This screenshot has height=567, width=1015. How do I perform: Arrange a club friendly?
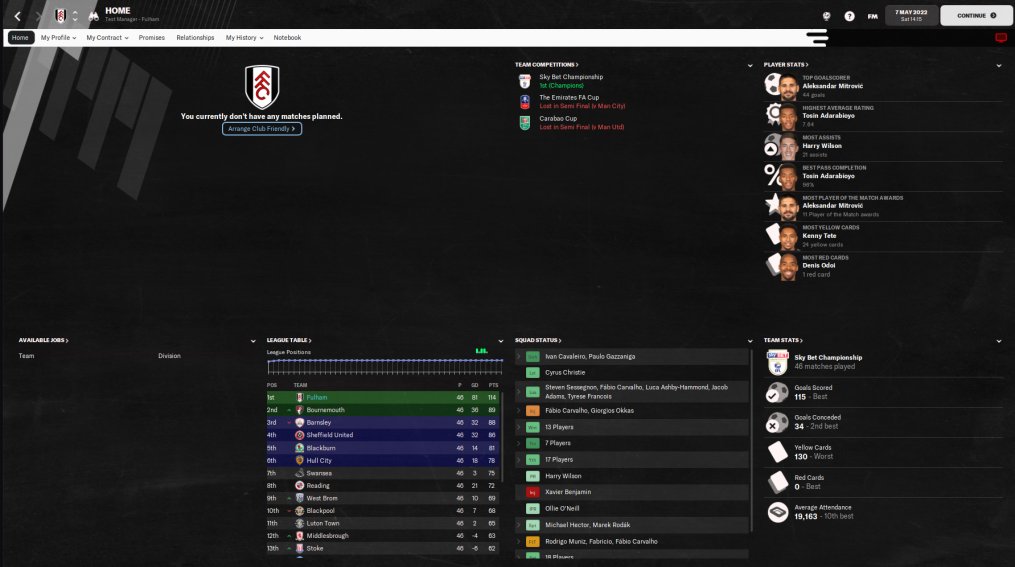[x=262, y=129]
